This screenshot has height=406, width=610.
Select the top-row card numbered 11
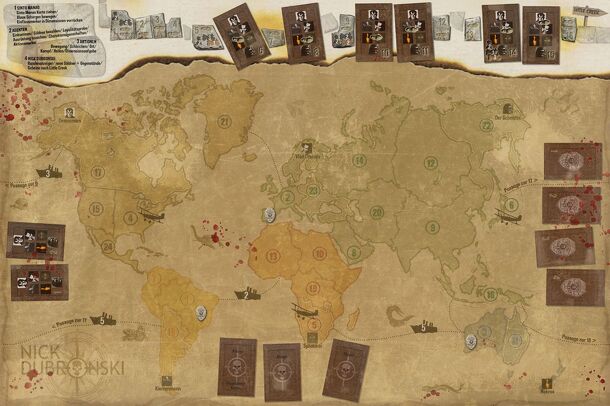[411, 28]
